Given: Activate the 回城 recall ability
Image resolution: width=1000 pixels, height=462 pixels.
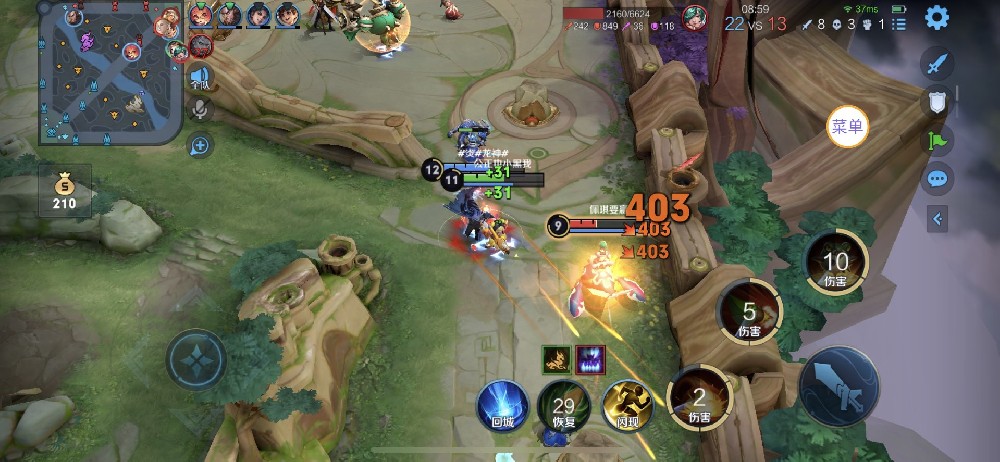Looking at the screenshot, I should (x=502, y=405).
